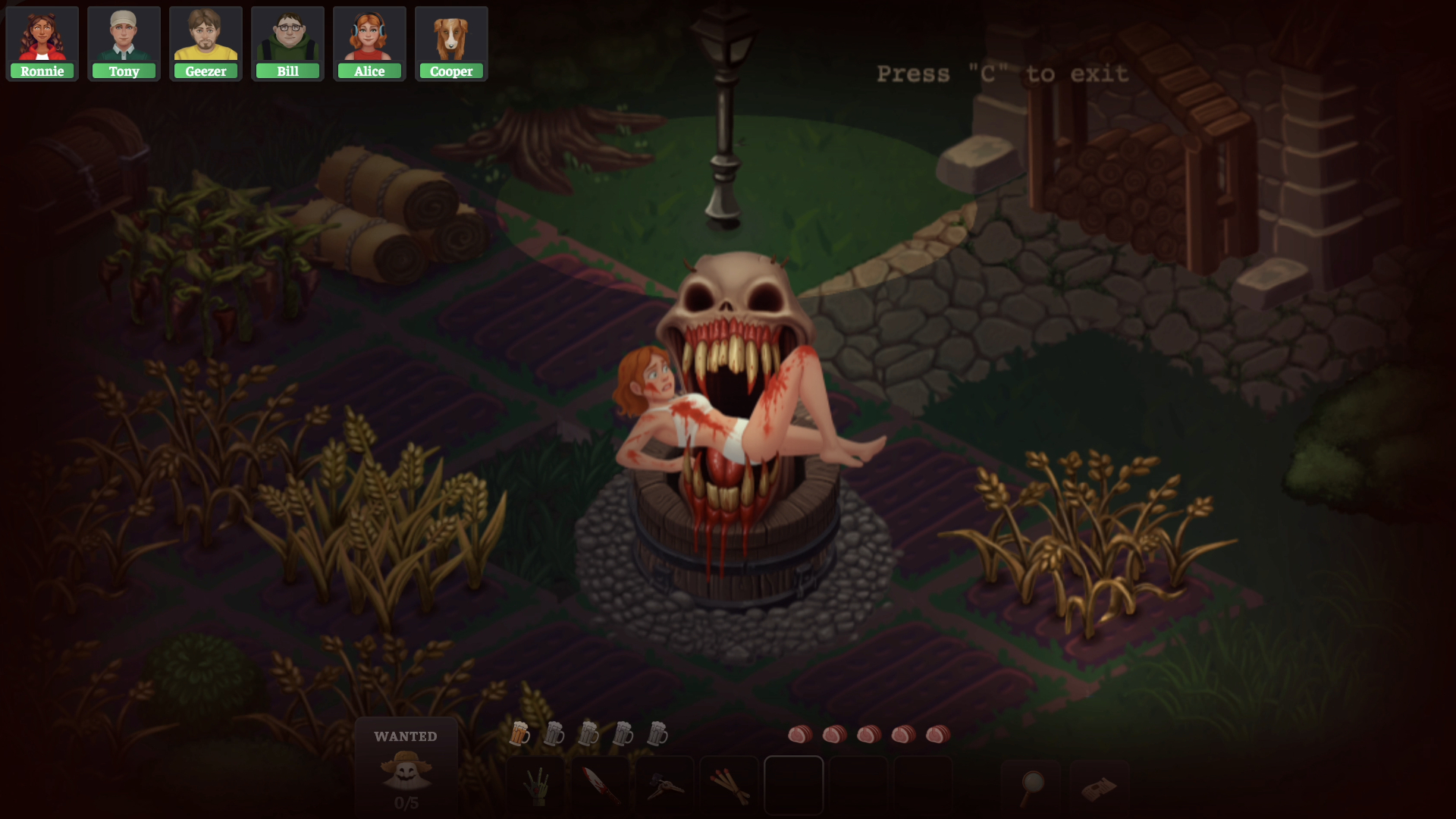Select the zombie hand hotbar slot

pos(536,786)
